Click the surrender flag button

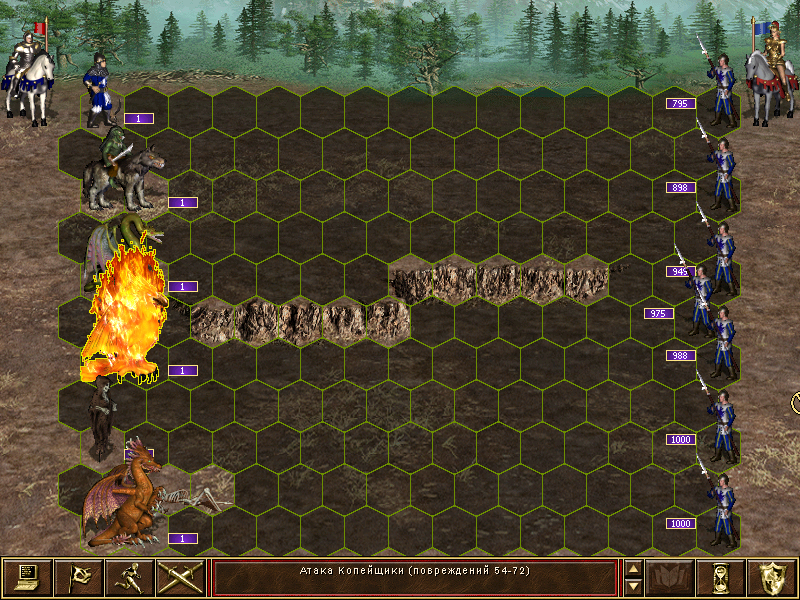[78, 577]
